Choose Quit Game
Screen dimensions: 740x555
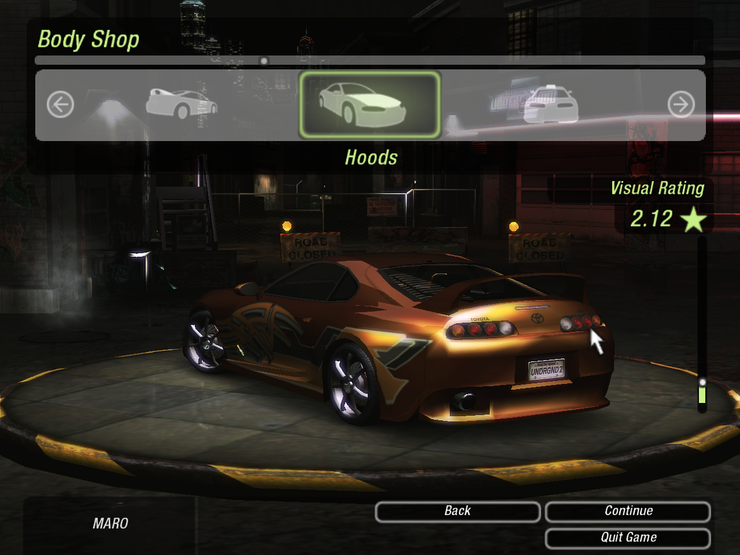(628, 537)
